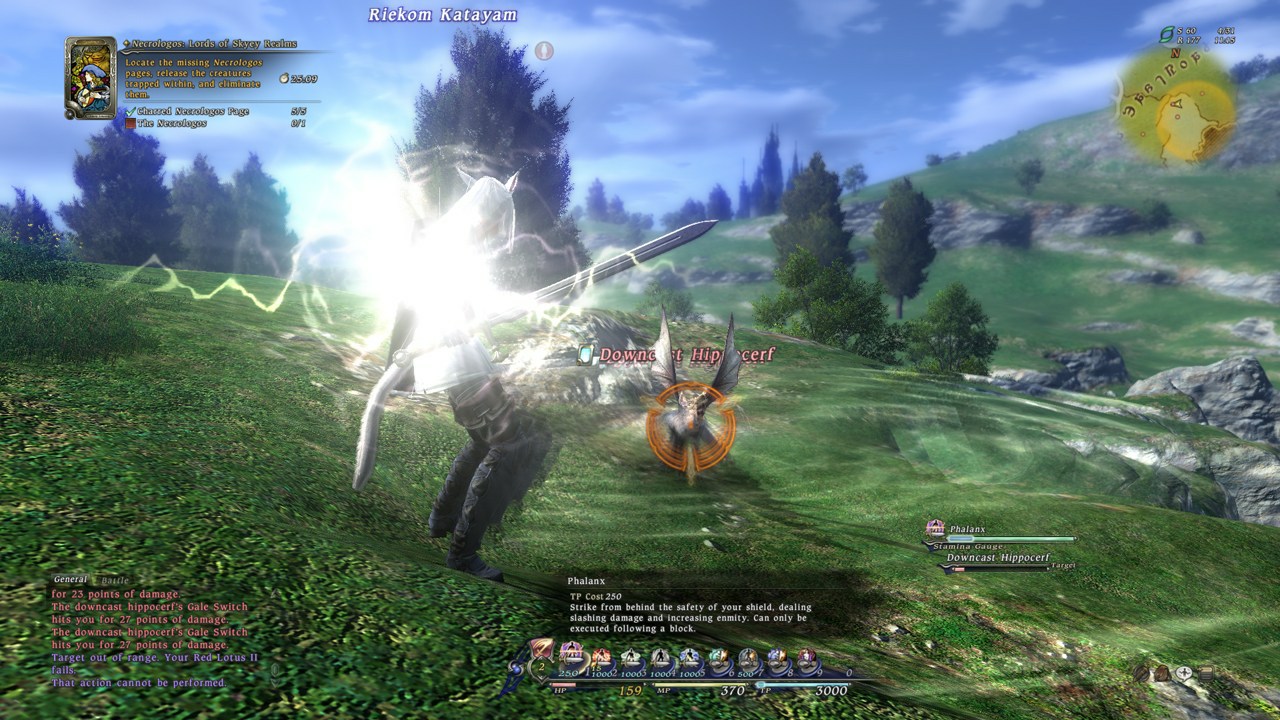Click the Phalanx name in the enemy panel
The height and width of the screenshot is (720, 1280).
[x=968, y=529]
